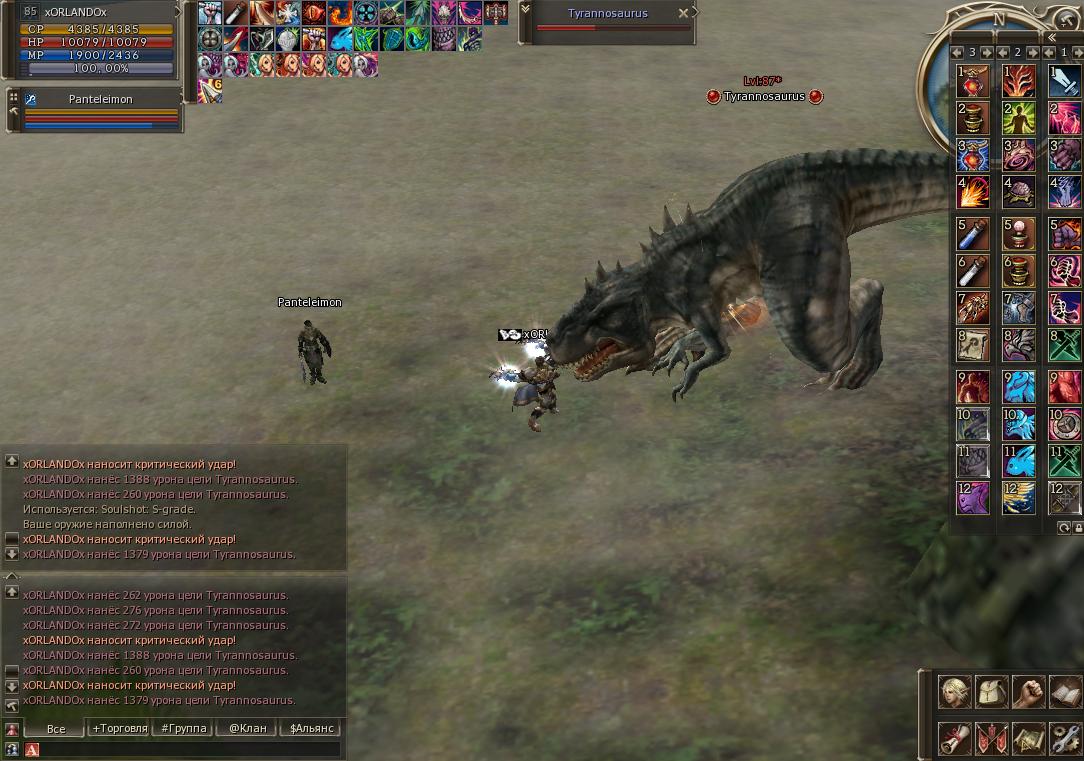Activate the green silhouette skill in slot 2

coord(1019,119)
